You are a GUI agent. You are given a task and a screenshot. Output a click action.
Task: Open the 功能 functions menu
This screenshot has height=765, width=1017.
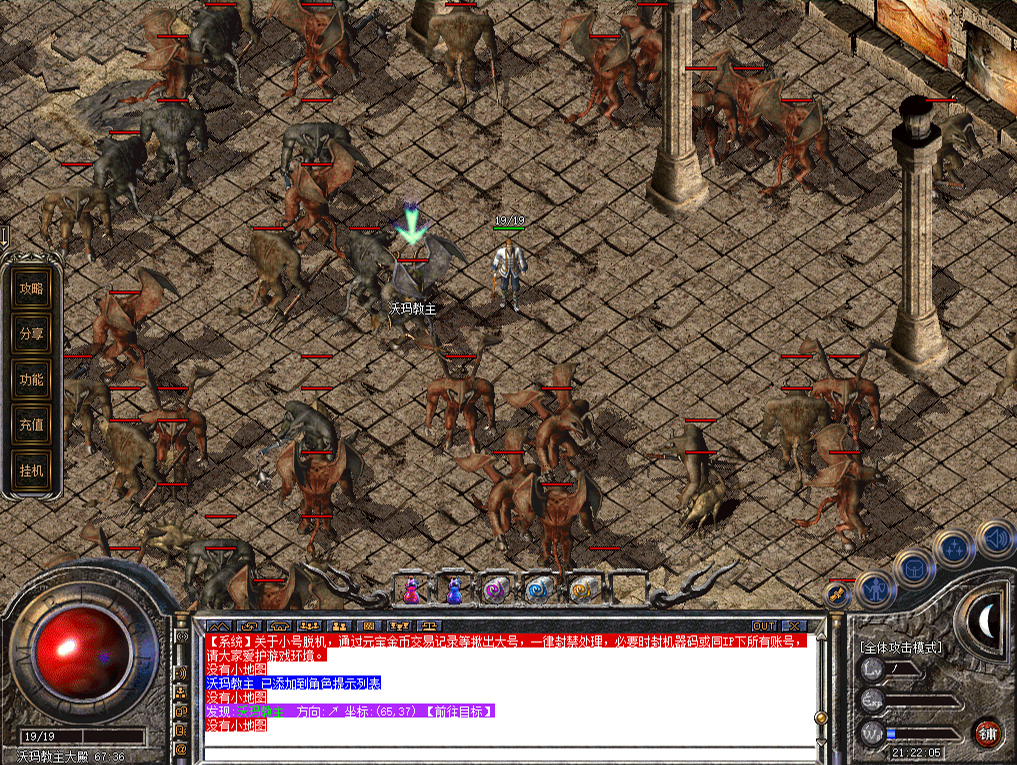pyautogui.click(x=32, y=380)
